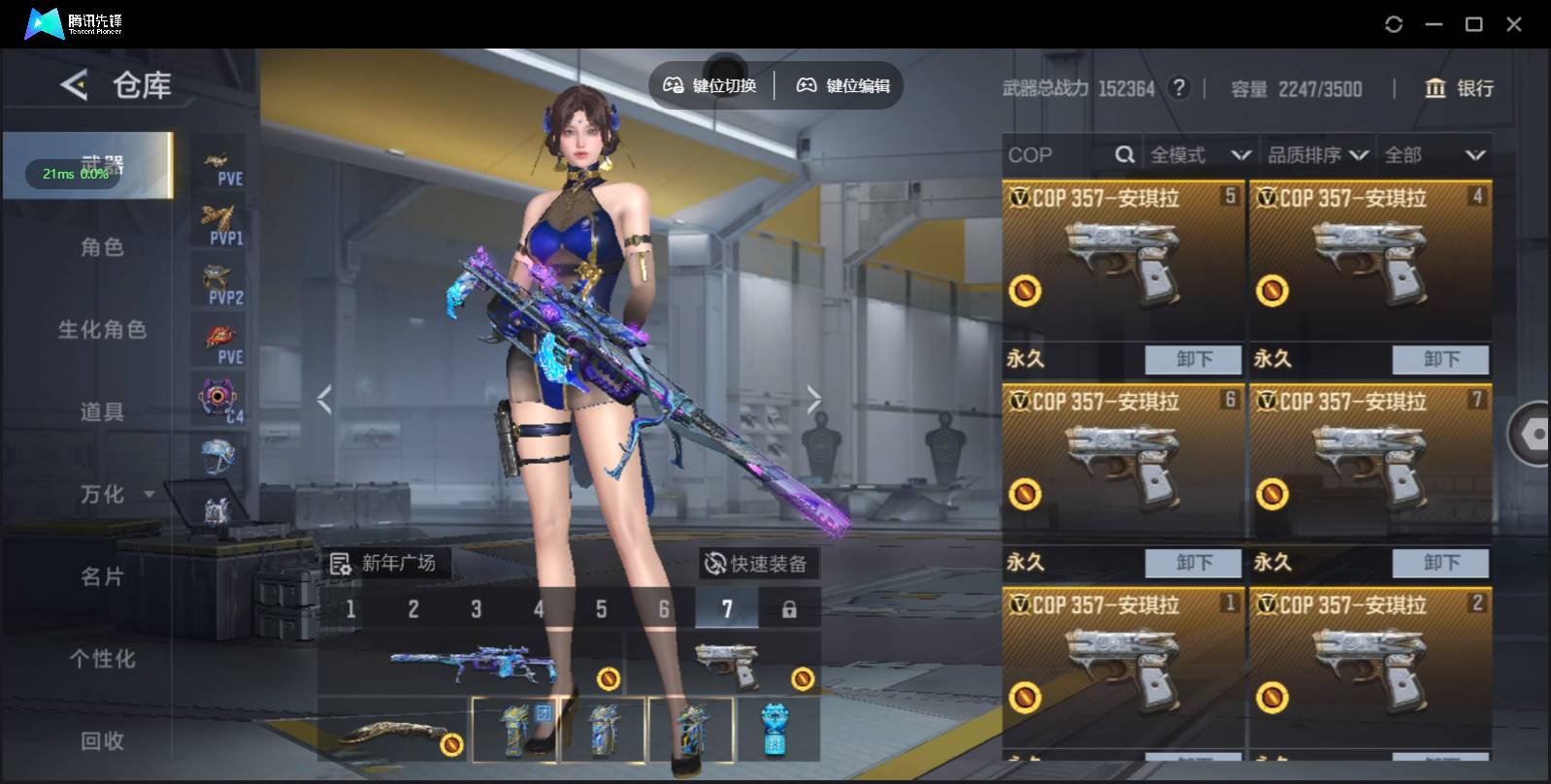Go to the 个性化 personalization tab

(102, 659)
